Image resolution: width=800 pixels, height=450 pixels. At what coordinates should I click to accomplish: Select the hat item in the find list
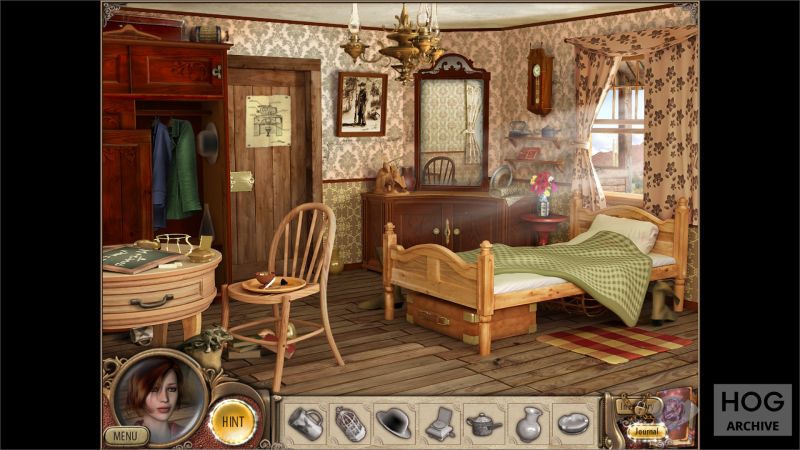click(393, 423)
